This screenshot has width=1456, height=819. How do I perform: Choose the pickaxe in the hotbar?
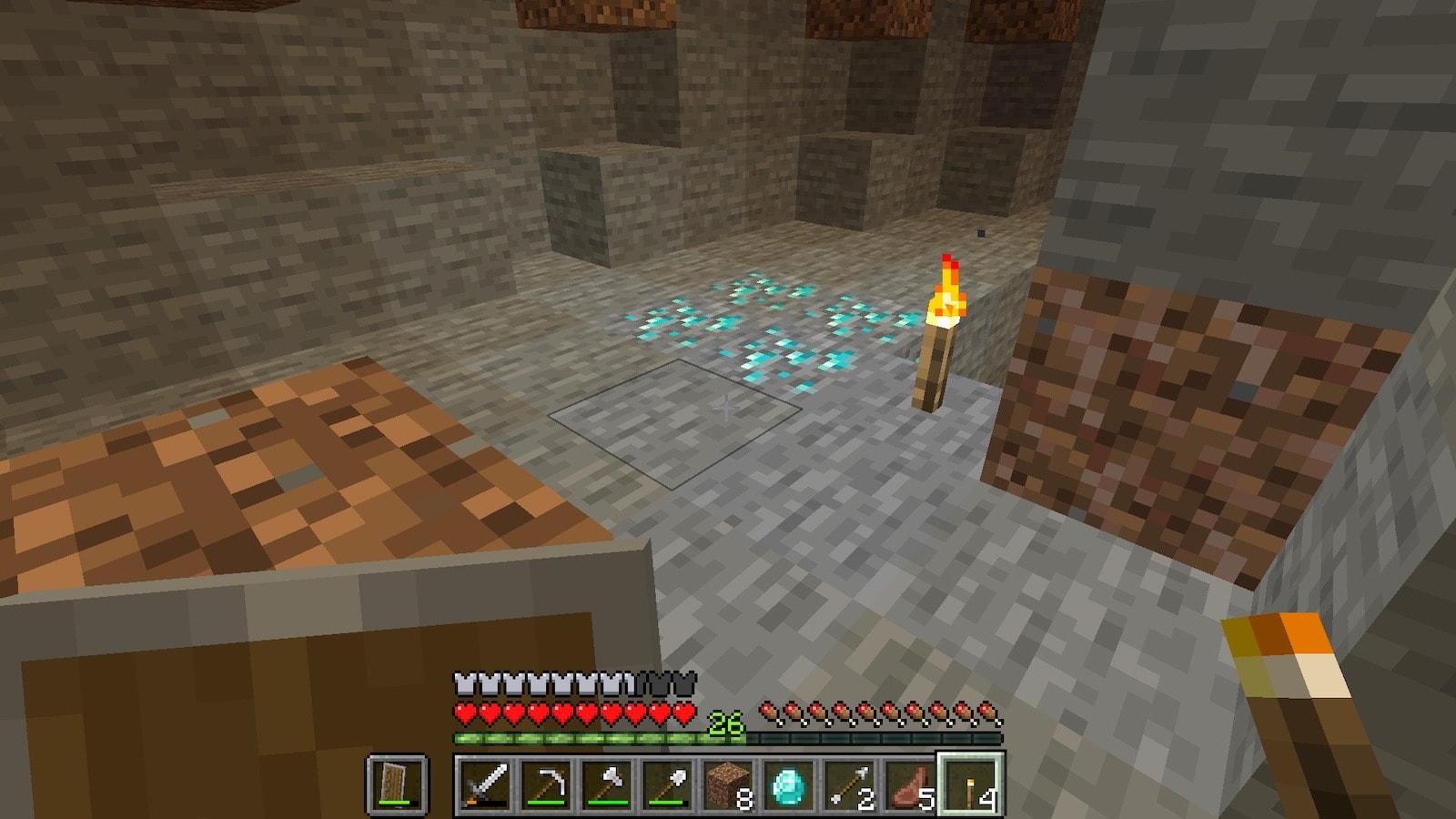pos(547,784)
